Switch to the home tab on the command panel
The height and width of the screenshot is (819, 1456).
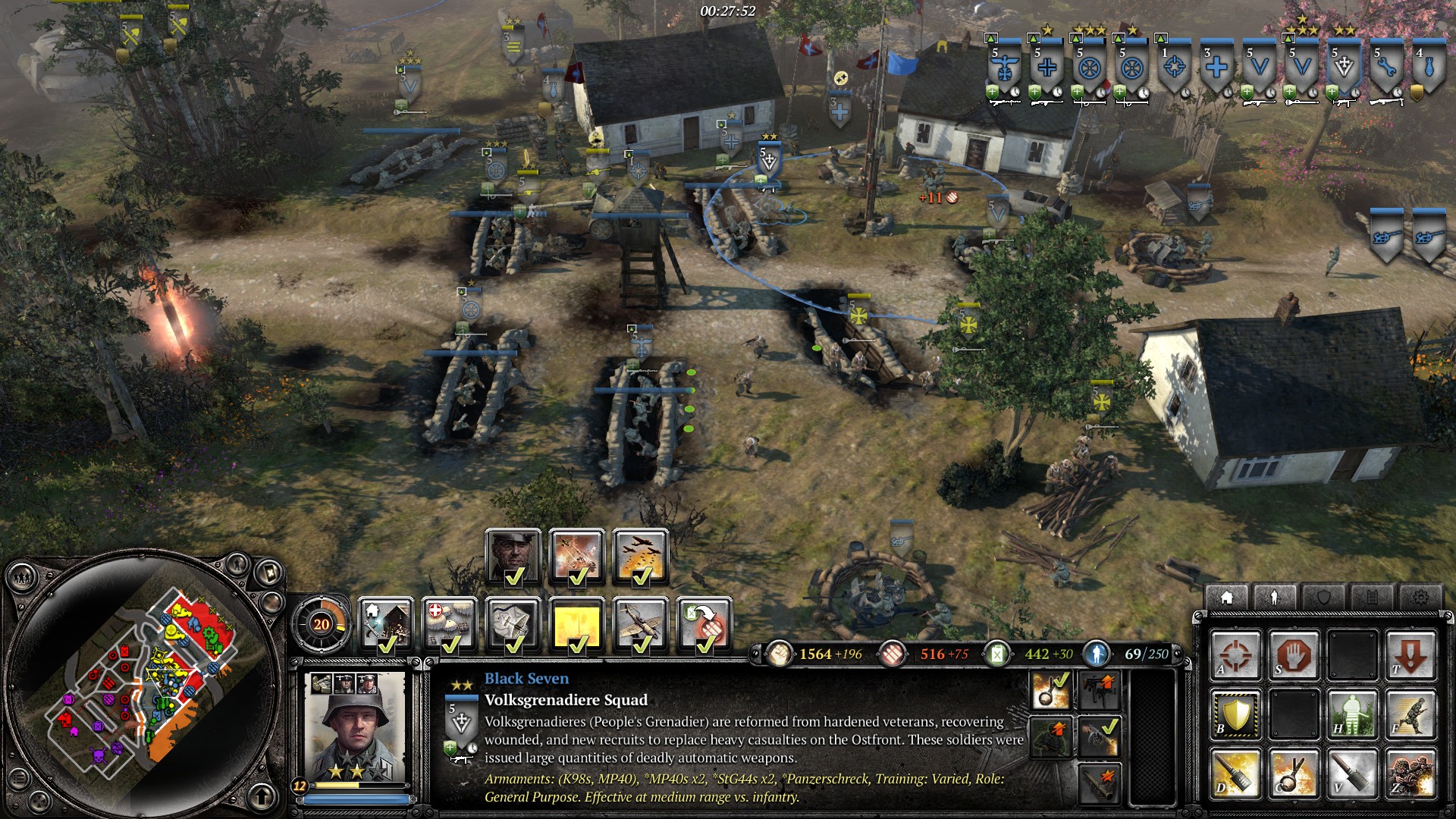tap(1226, 598)
